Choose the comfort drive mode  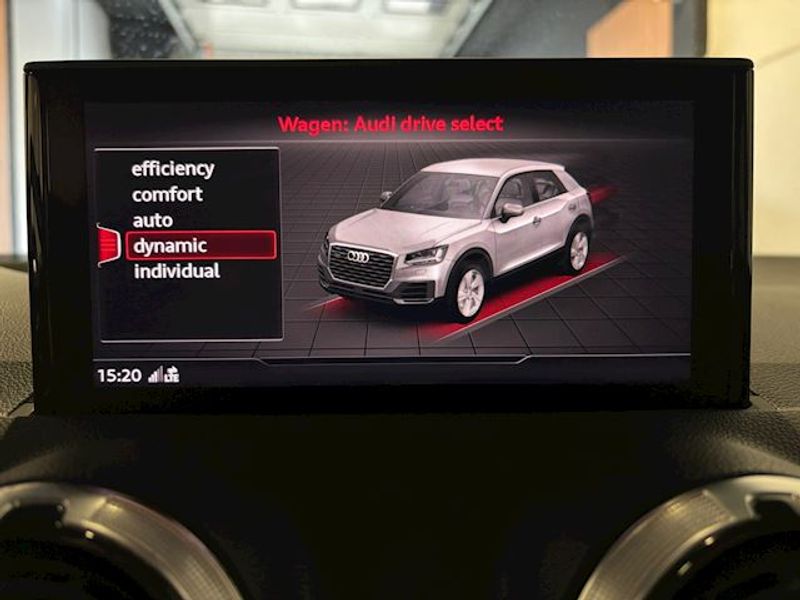pos(167,194)
